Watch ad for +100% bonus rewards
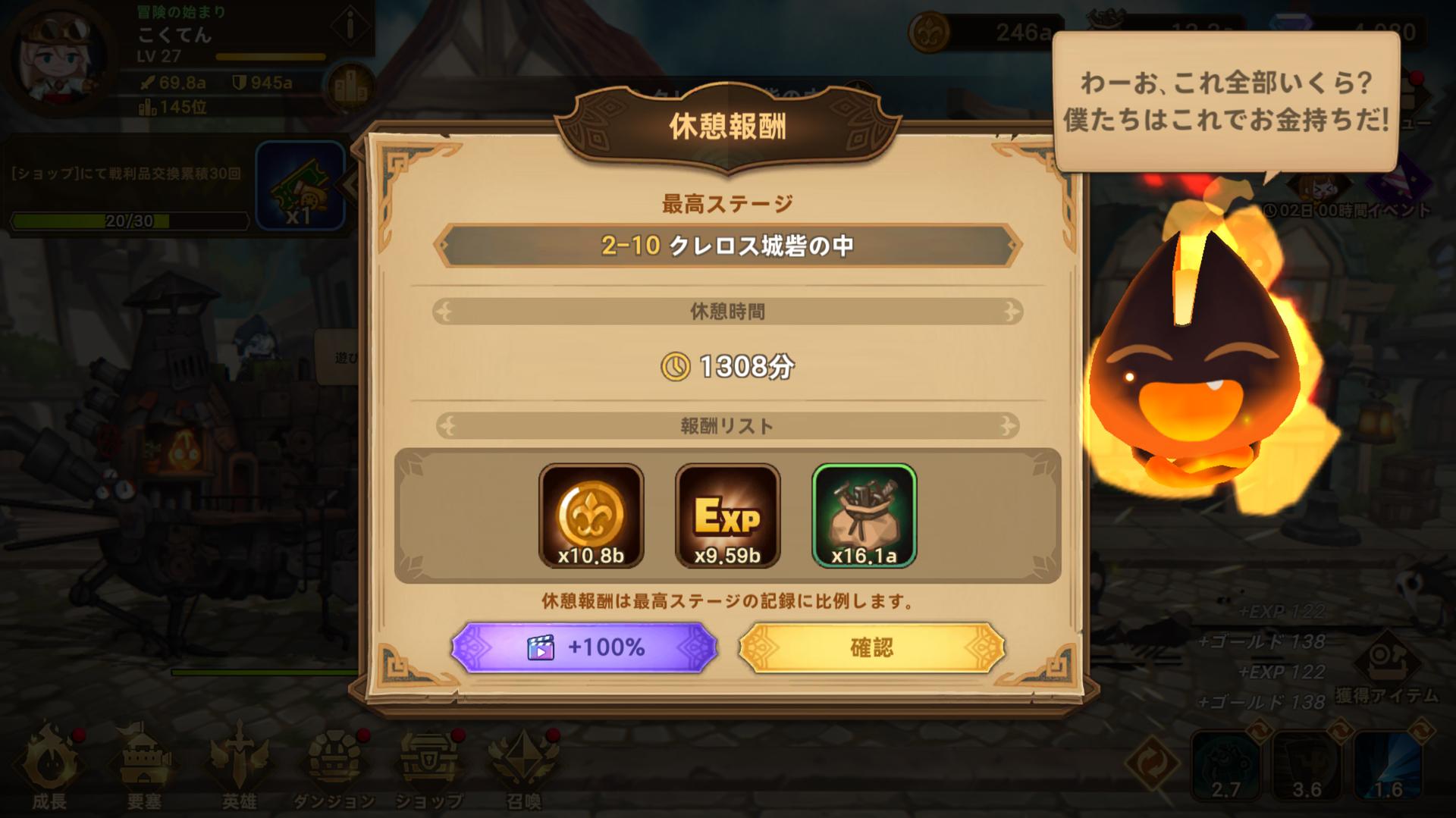This screenshot has width=1456, height=818. click(x=584, y=647)
